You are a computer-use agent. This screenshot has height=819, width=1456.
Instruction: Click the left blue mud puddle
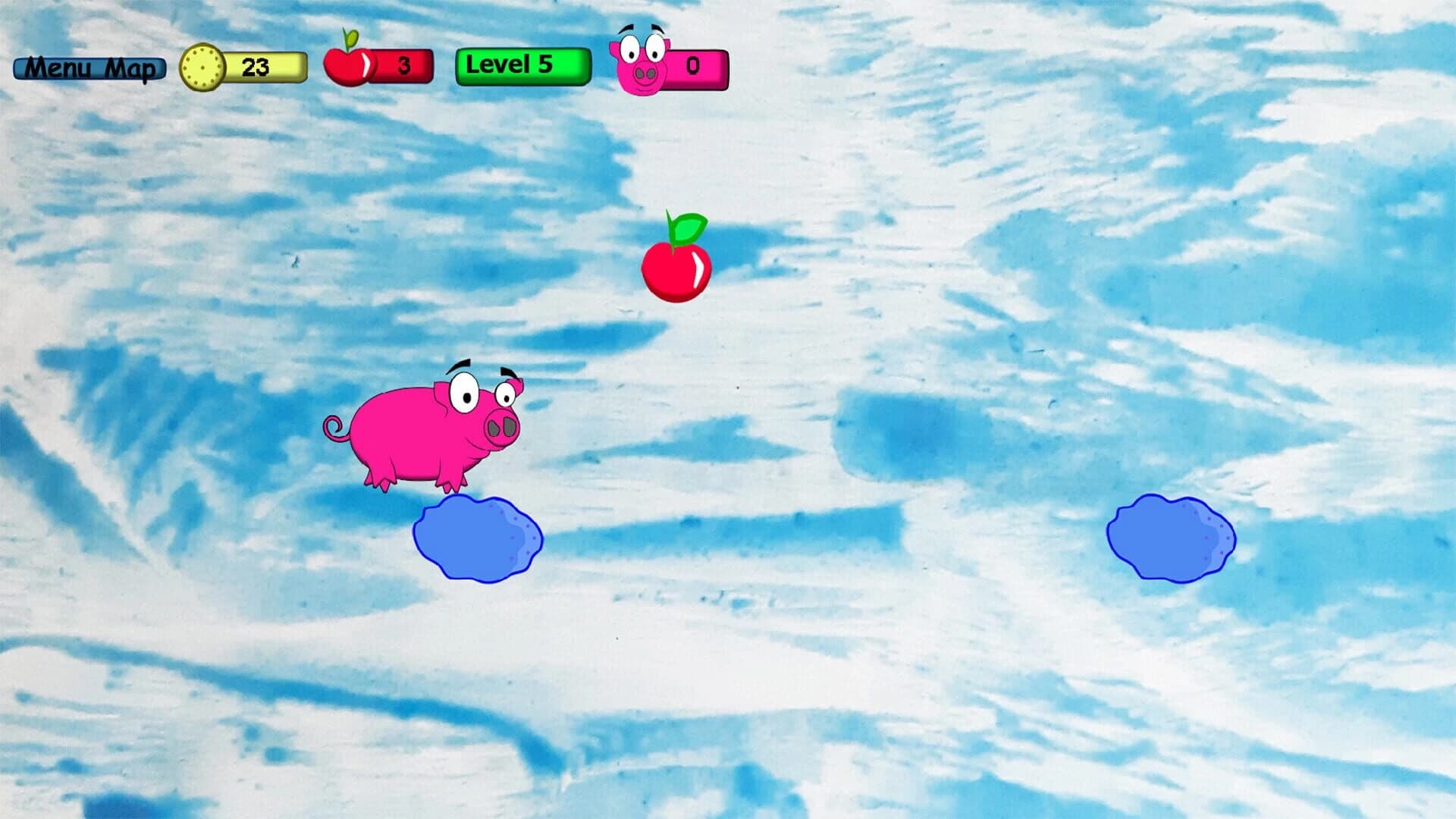click(x=478, y=538)
